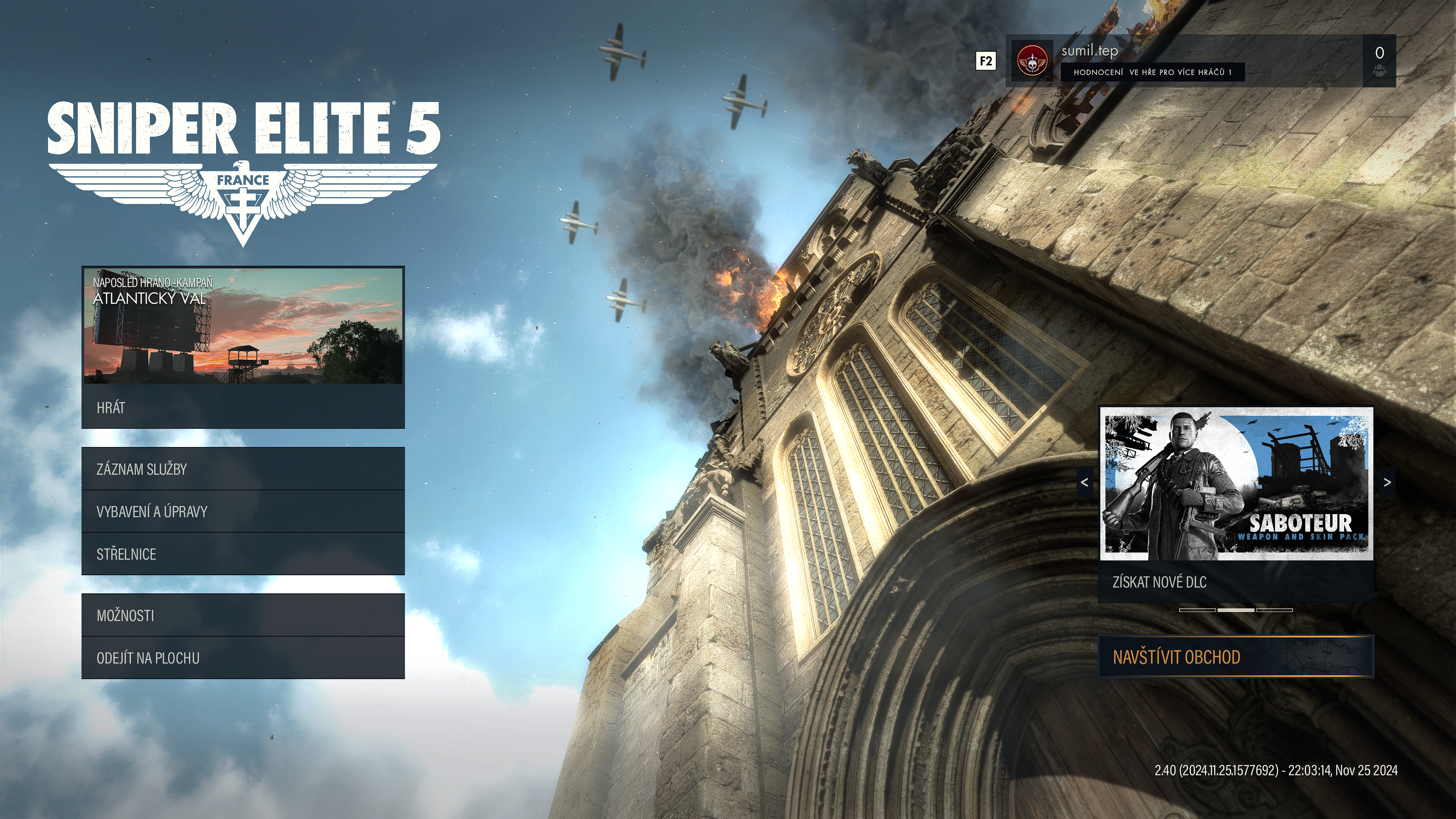Open the friends count icon panel
The width and height of the screenshot is (1456, 819).
click(1379, 61)
